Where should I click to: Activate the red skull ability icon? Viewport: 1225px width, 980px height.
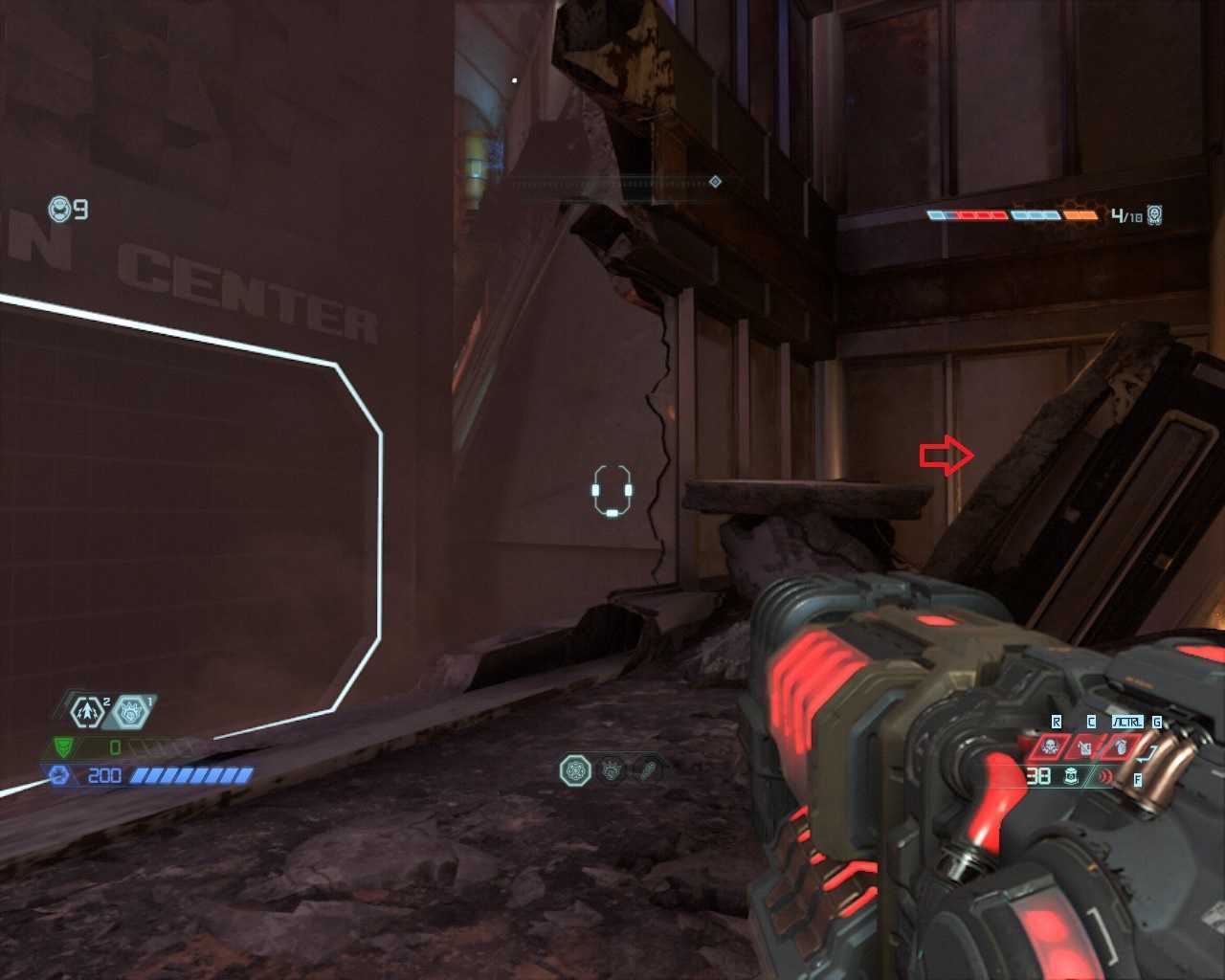[x=1050, y=746]
